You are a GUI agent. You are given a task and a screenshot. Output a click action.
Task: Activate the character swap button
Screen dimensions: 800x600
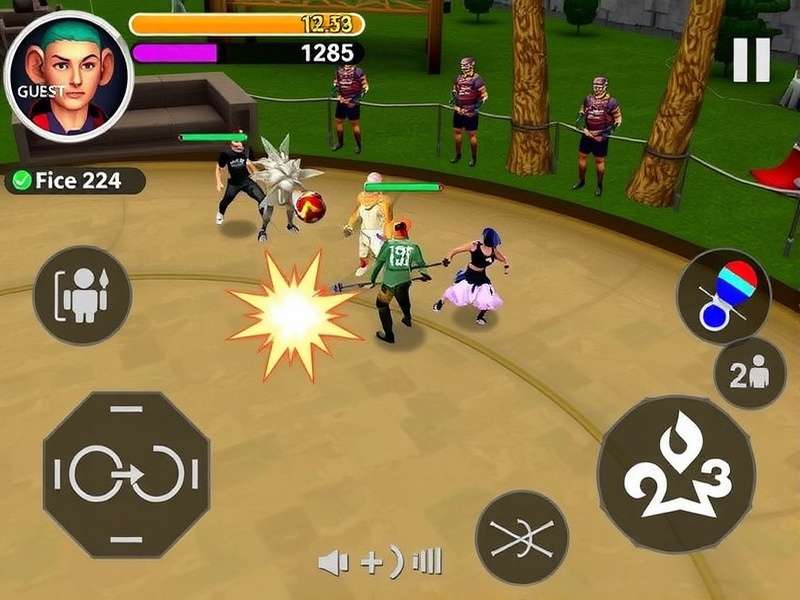coord(83,295)
